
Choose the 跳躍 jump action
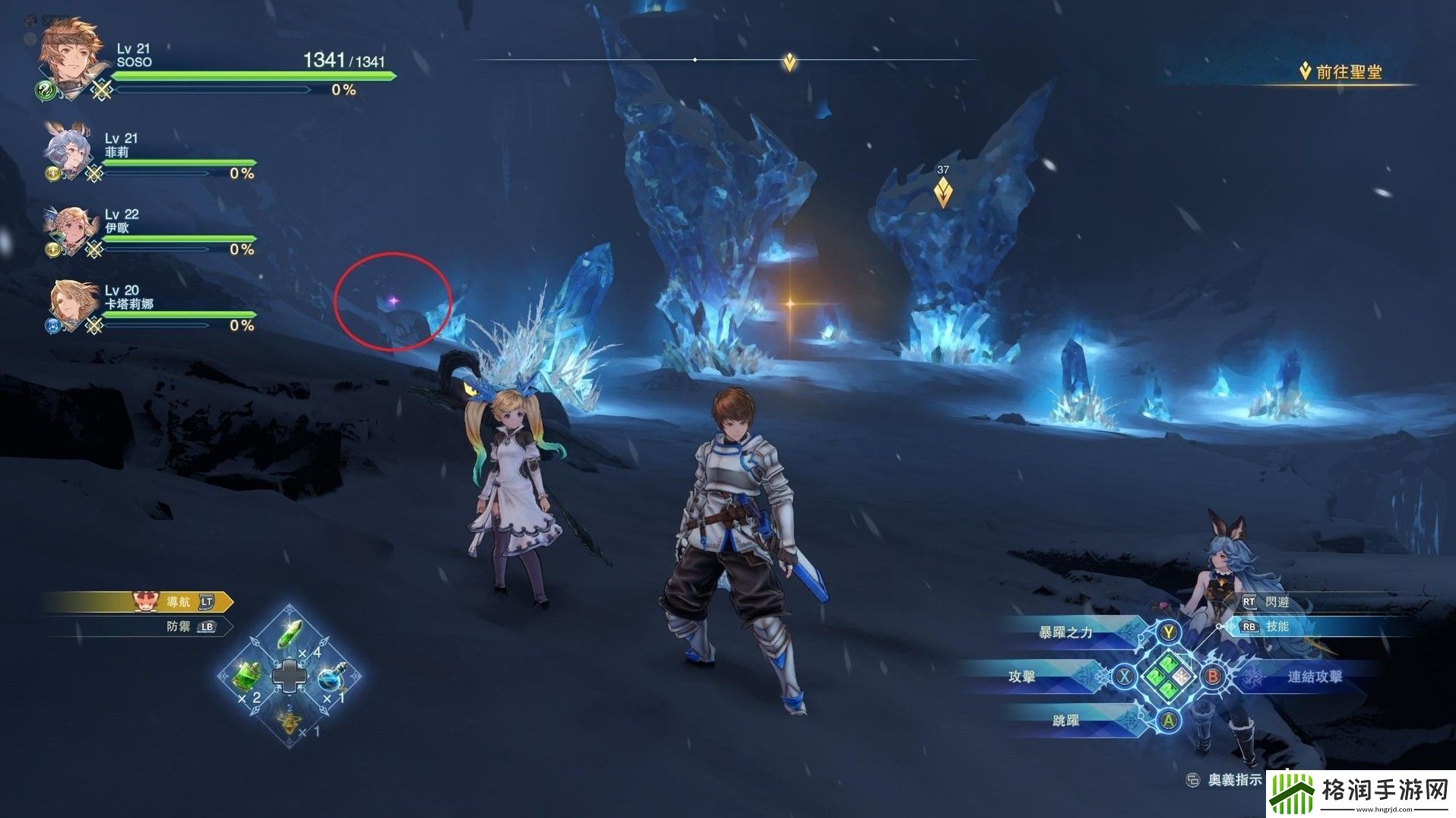click(x=1066, y=720)
